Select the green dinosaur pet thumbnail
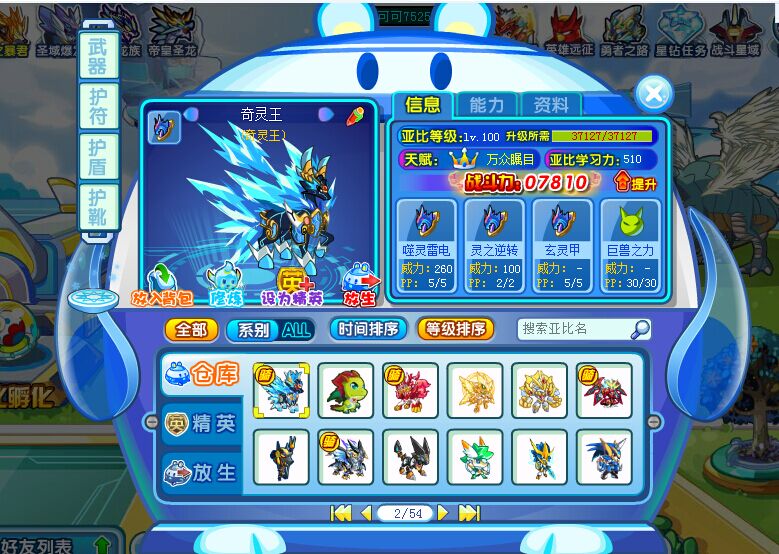 346,390
